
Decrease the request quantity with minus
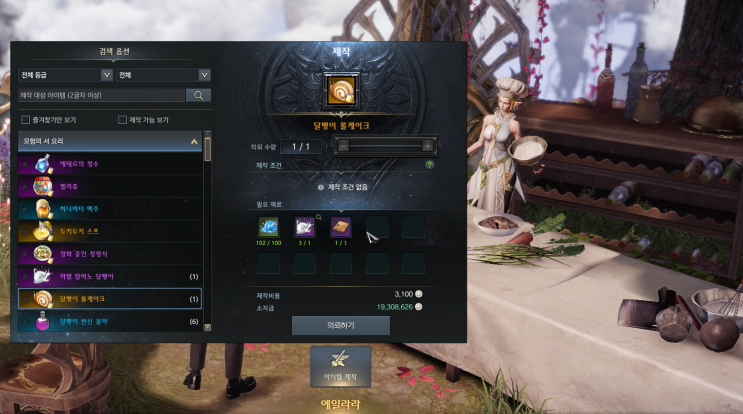tap(344, 146)
